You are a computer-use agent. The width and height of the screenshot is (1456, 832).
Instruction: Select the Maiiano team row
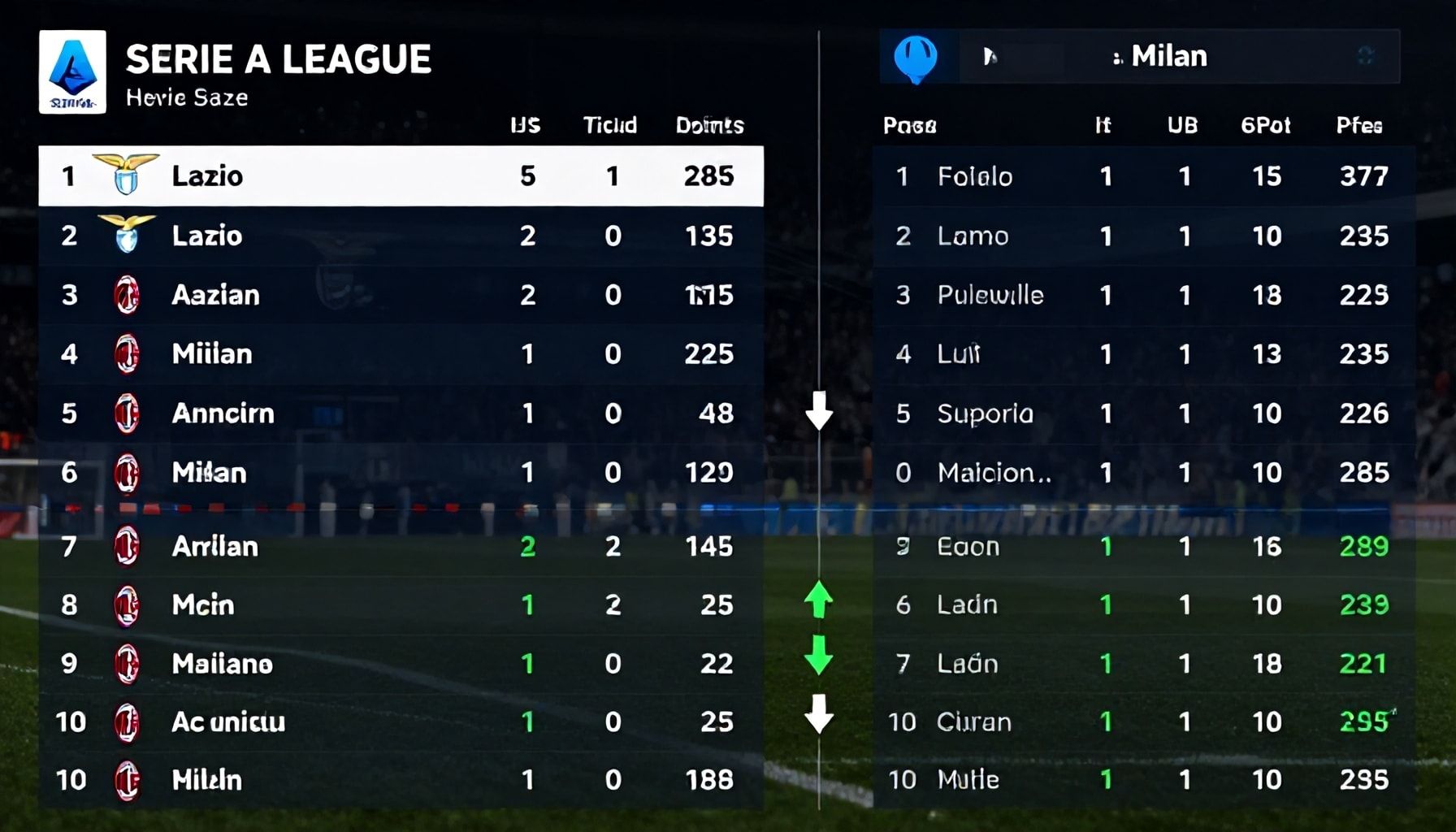401,664
